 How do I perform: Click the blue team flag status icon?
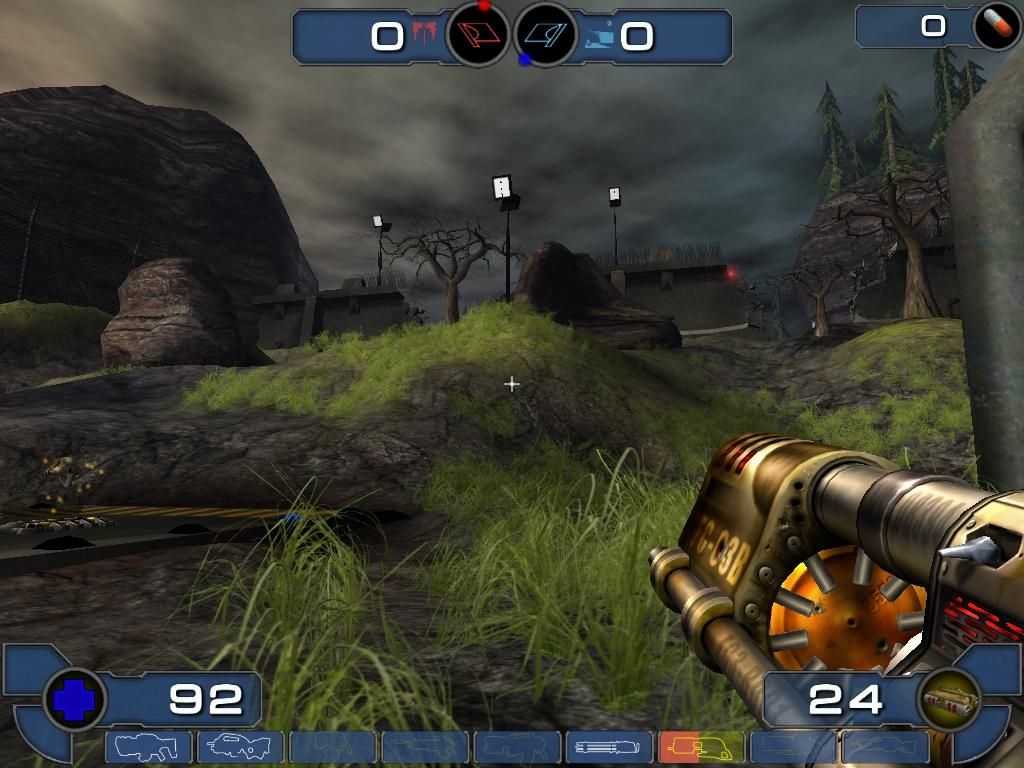pos(545,35)
